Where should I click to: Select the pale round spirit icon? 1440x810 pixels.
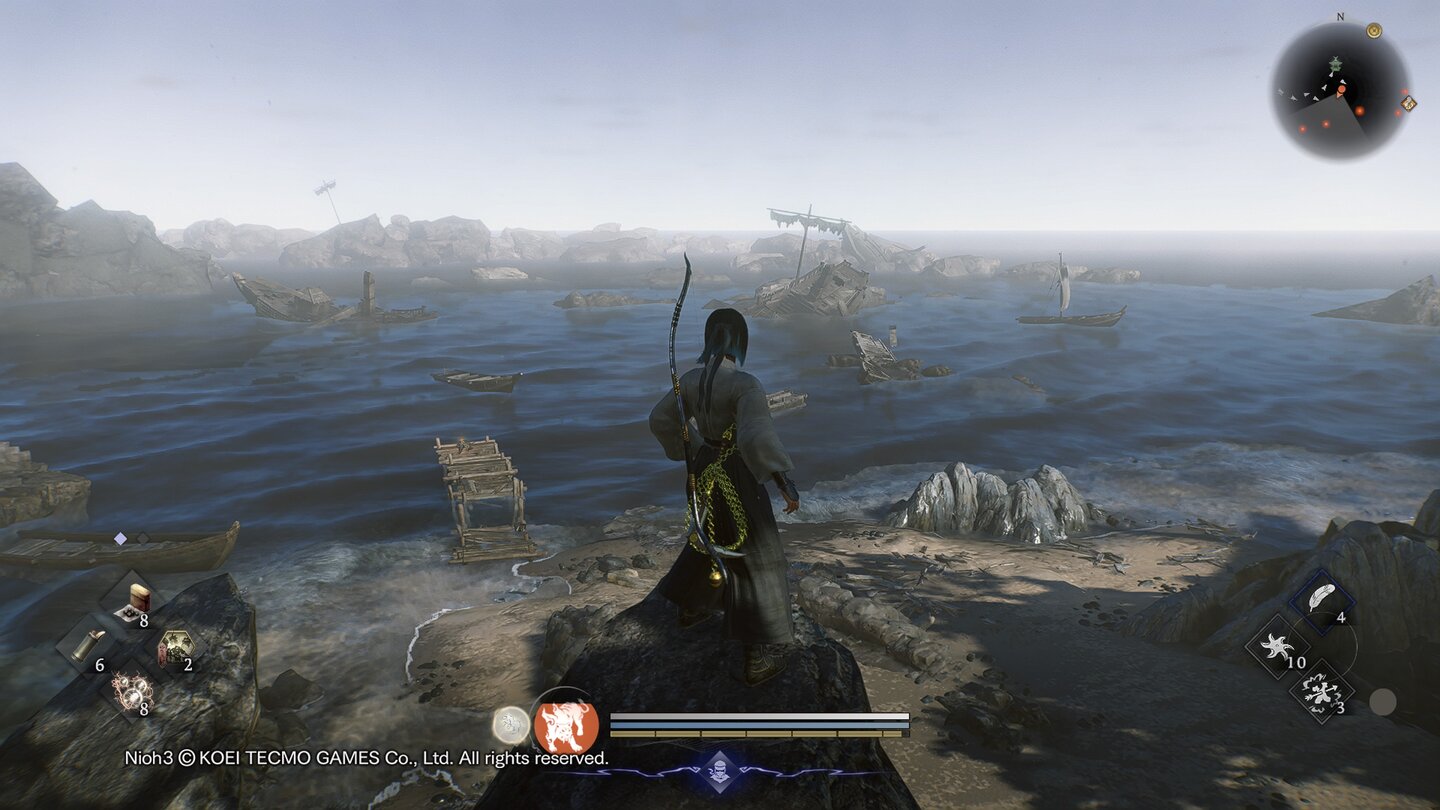511,725
